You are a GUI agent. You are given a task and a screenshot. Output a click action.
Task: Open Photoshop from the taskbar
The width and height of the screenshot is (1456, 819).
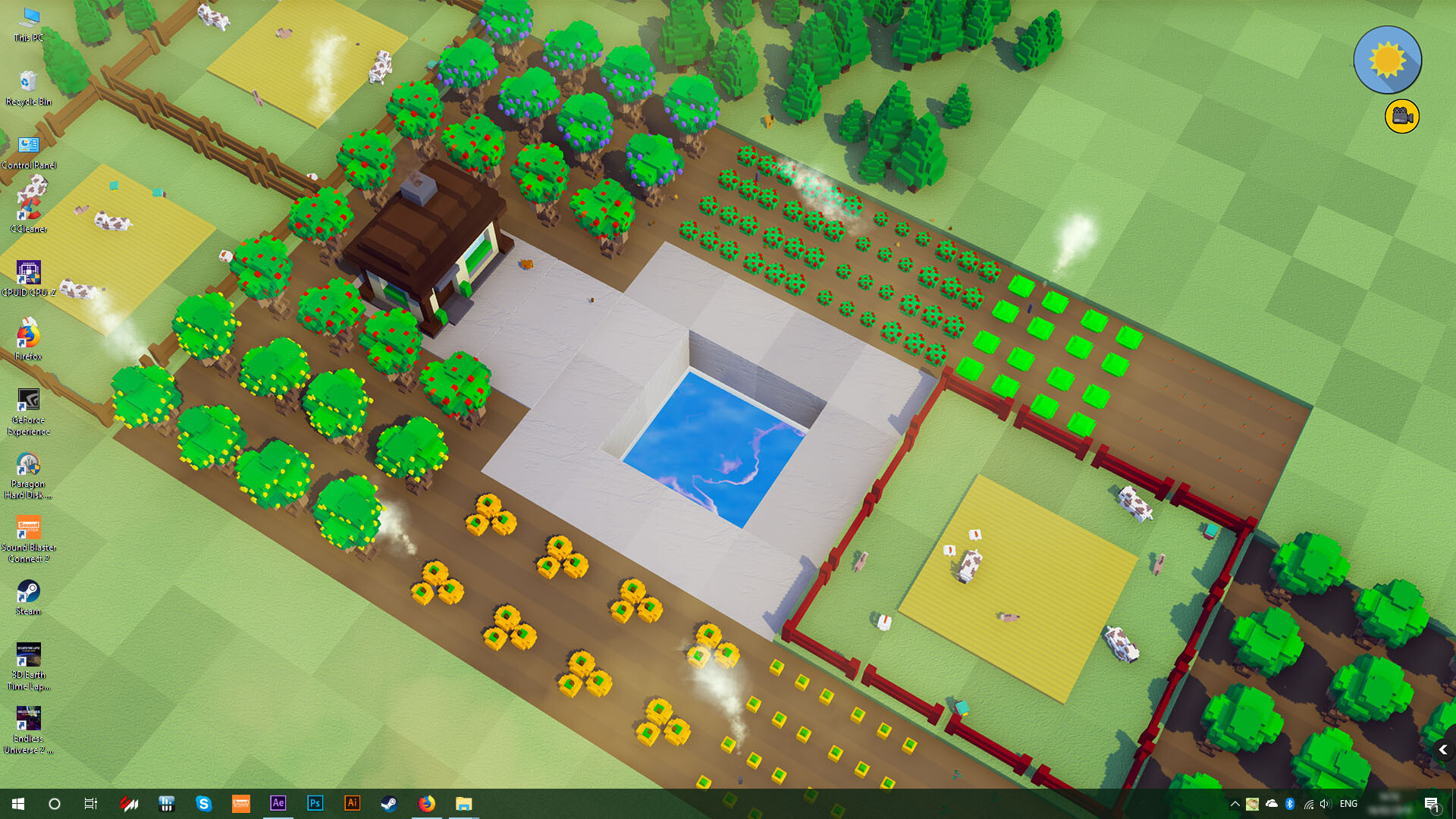(315, 803)
